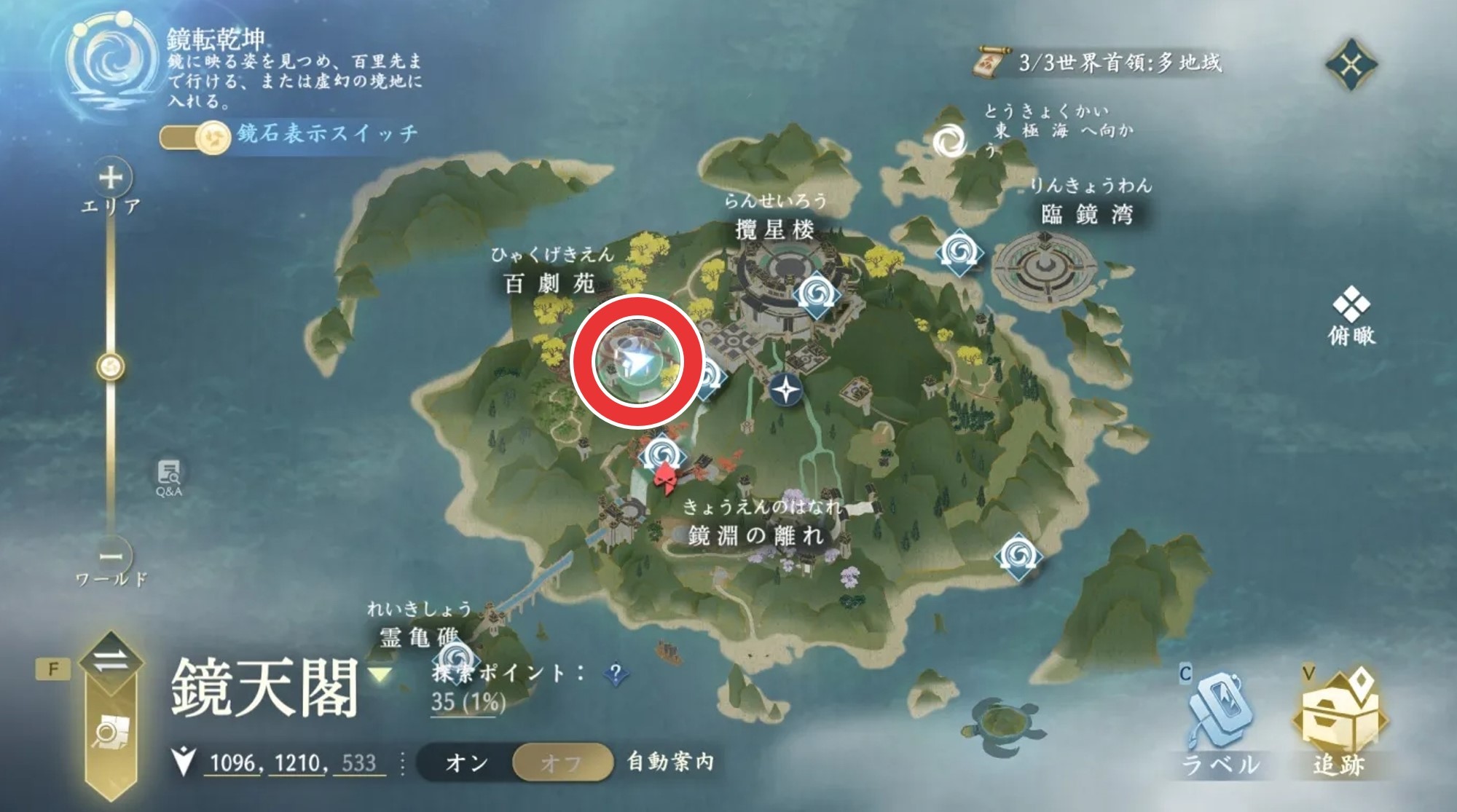Viewport: 1457px width, 812px height.
Task: Activate the swap-arrows map switch button
Action: (111, 661)
